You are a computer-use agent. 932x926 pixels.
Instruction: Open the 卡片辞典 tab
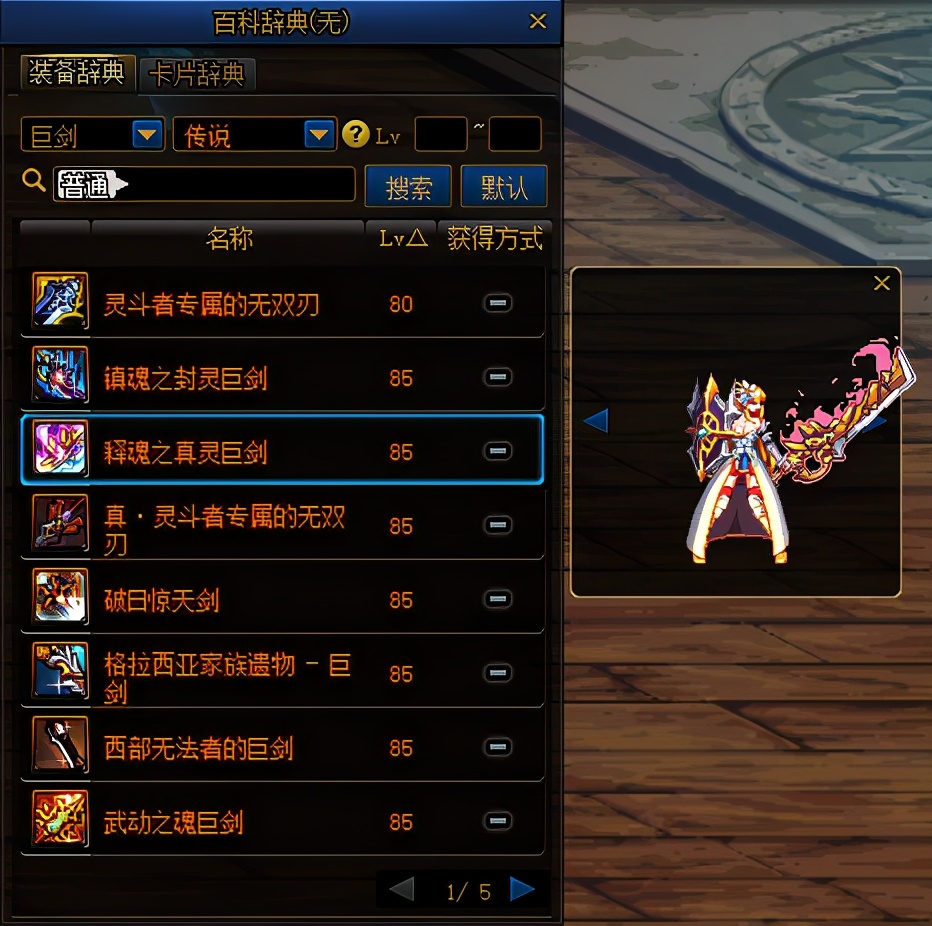(197, 74)
